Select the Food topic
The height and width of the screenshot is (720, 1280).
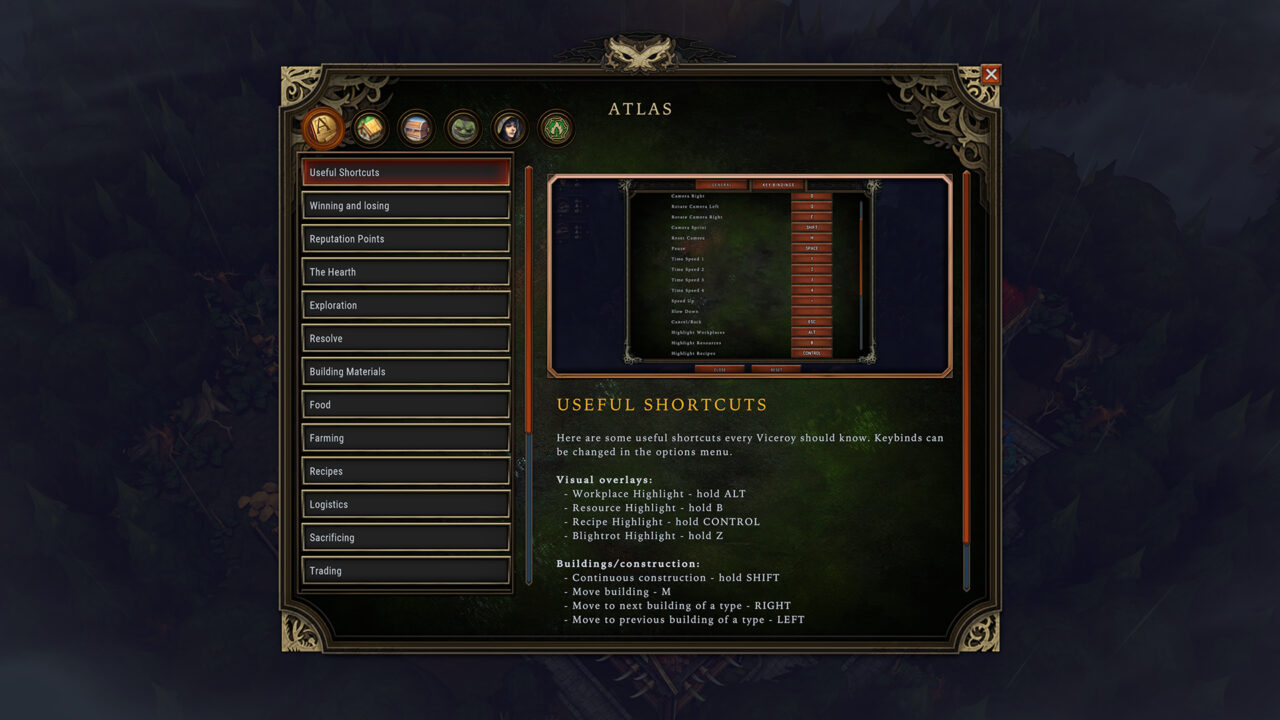click(x=406, y=405)
